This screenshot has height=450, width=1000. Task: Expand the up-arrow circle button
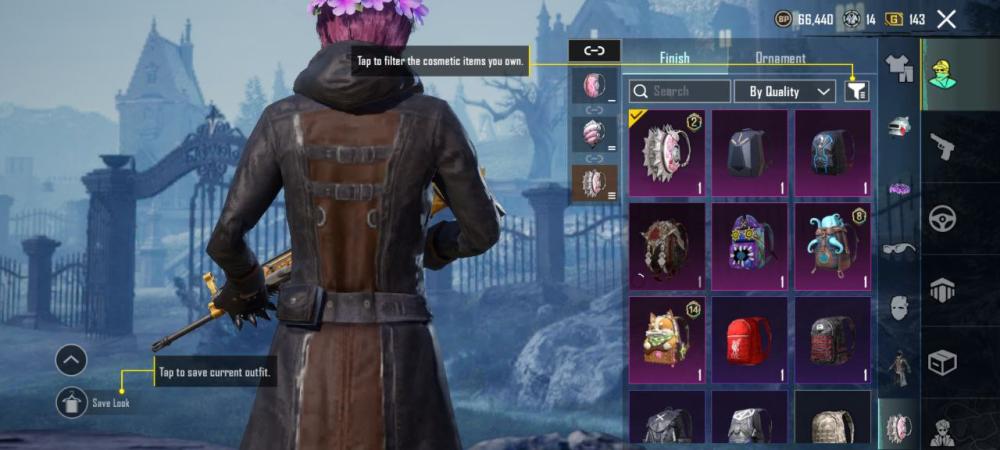[x=71, y=360]
